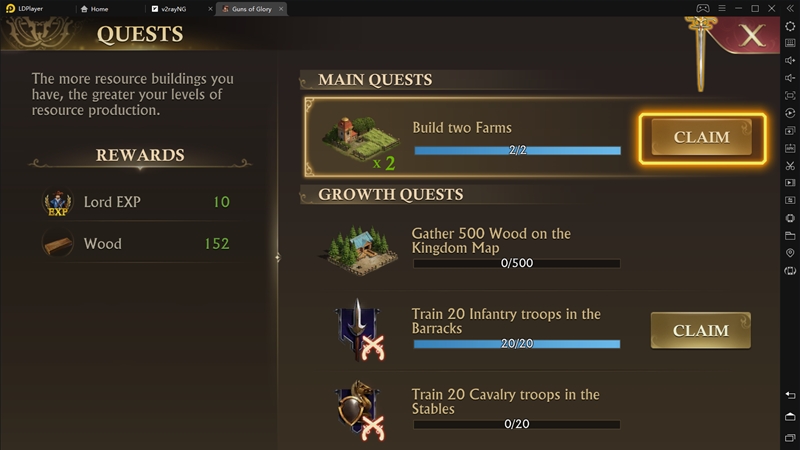Screen dimensions: 800x450
Task: Claim the Train 20 Infantry reward
Action: coord(700,330)
